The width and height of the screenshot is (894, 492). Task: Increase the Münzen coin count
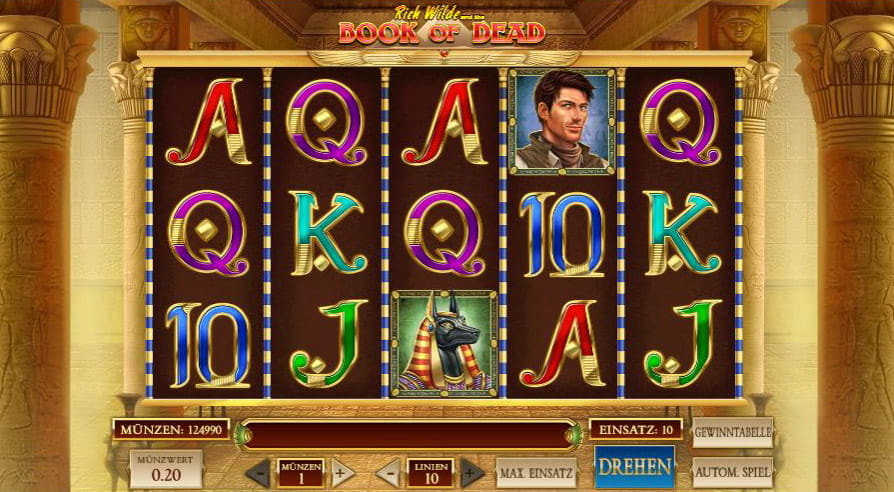coord(342,472)
